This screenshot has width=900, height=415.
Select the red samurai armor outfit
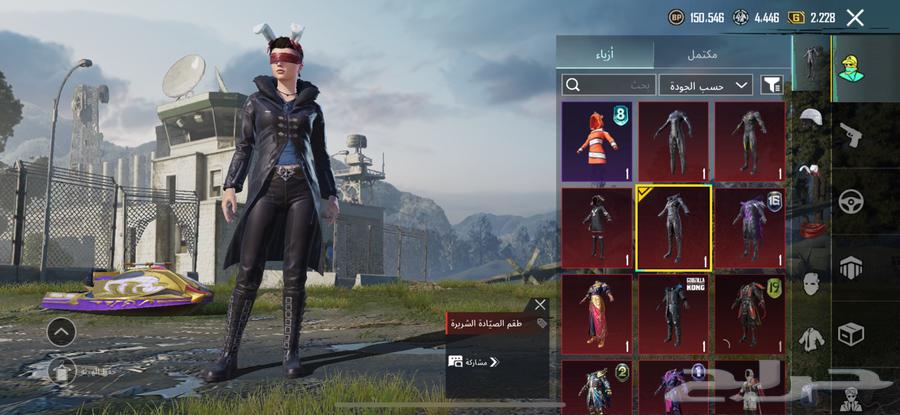[x=751, y=313]
